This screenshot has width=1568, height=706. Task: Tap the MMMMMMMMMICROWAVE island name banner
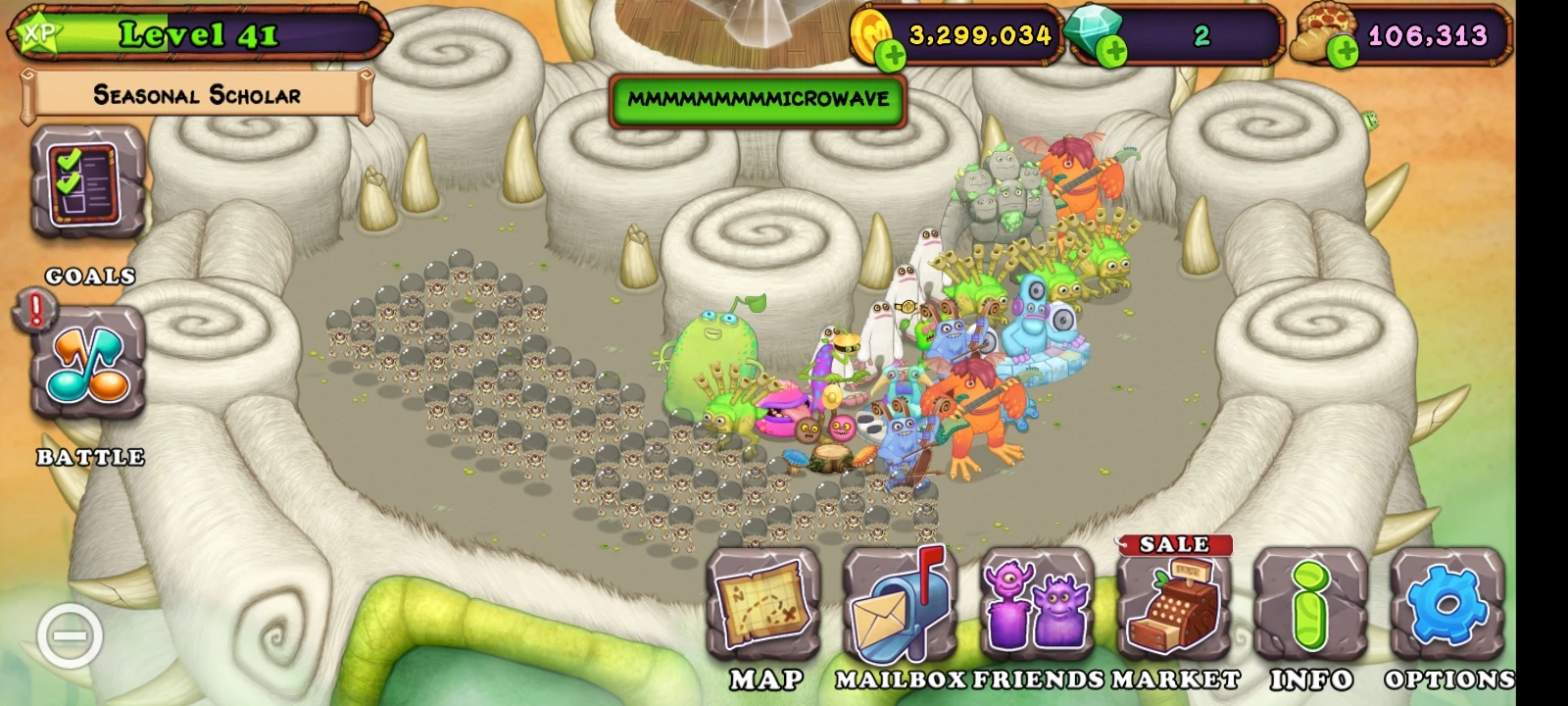tap(759, 98)
